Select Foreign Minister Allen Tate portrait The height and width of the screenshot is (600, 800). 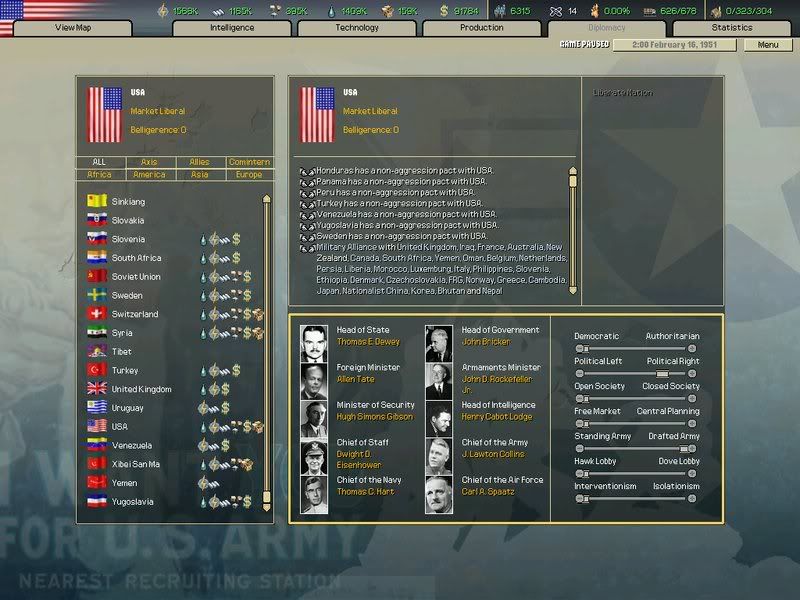pyautogui.click(x=314, y=381)
